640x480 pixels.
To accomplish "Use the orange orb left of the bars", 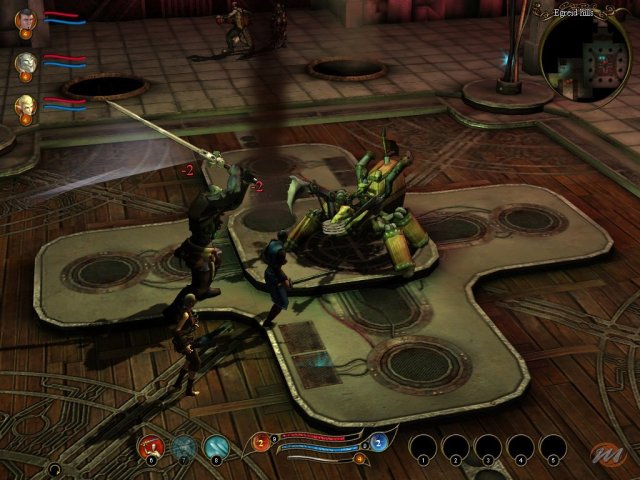I will pos(261,443).
